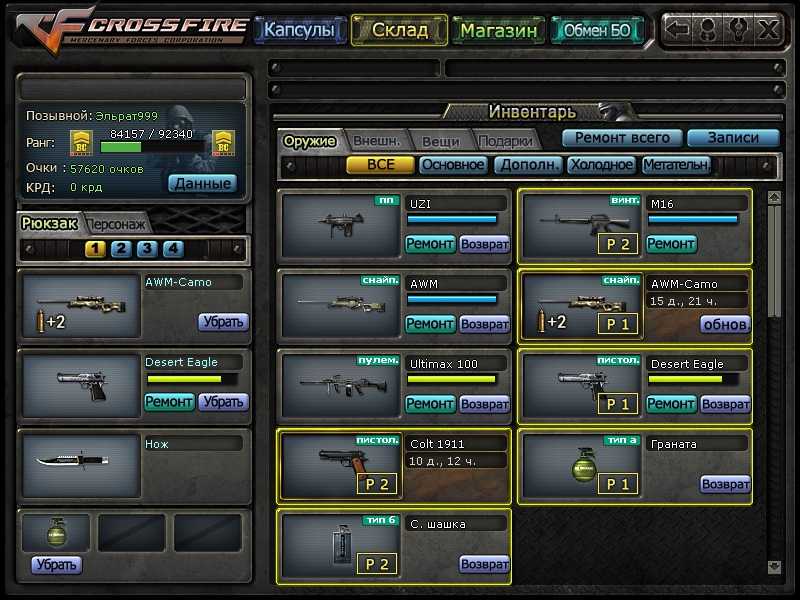Open the Внешн. inventory tab
Image resolution: width=800 pixels, height=600 pixels.
376,141
